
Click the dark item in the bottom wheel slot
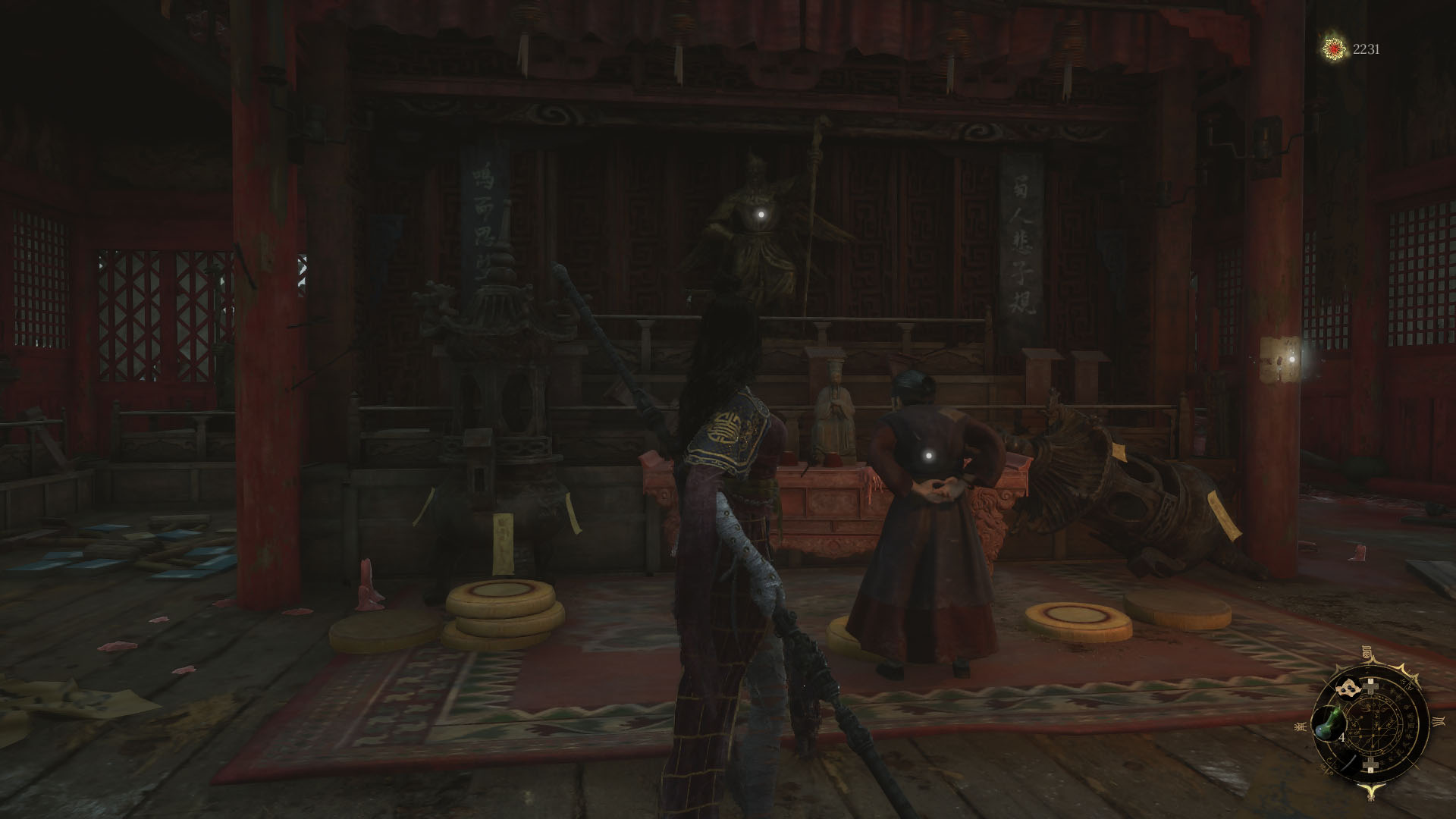point(1349,762)
